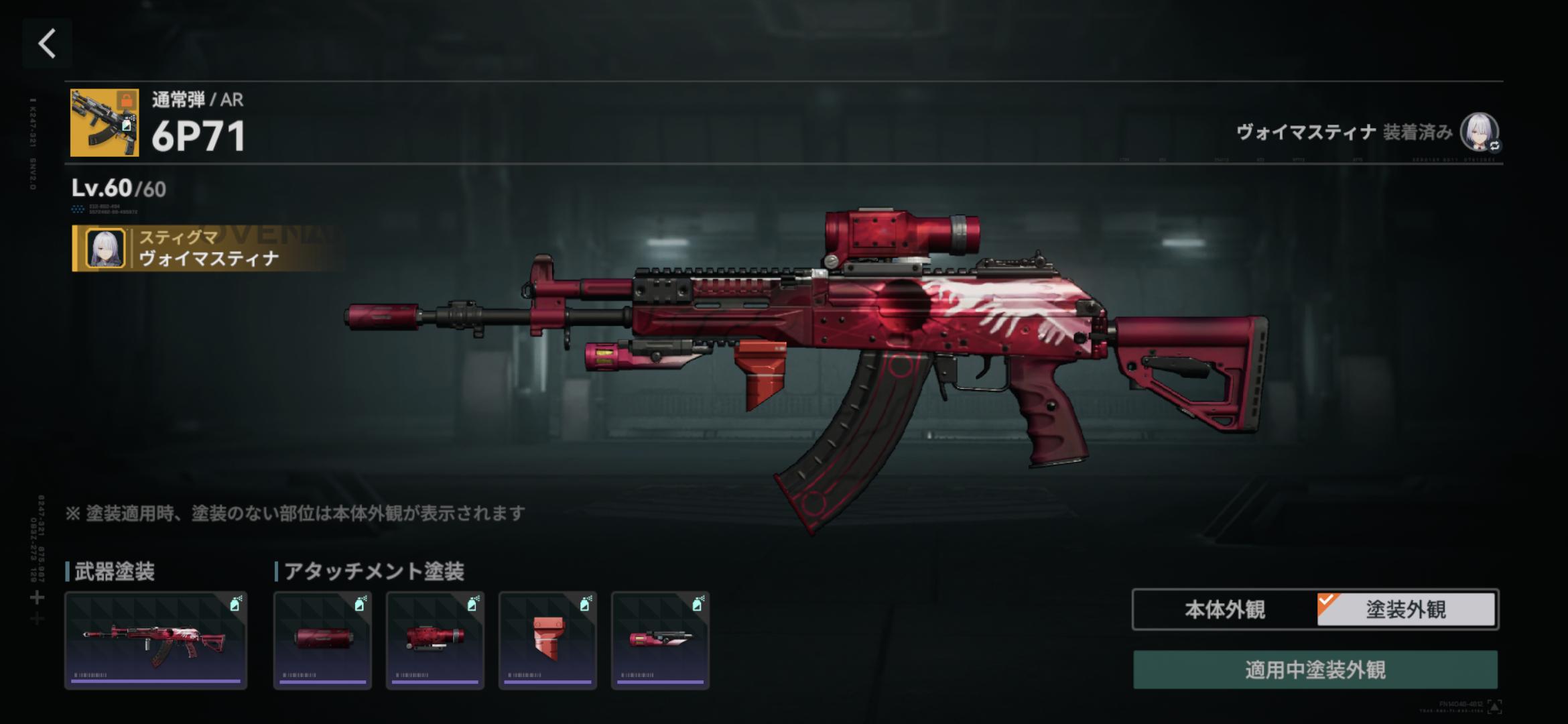
Task: Go back using the arrow button
Action: tap(47, 44)
